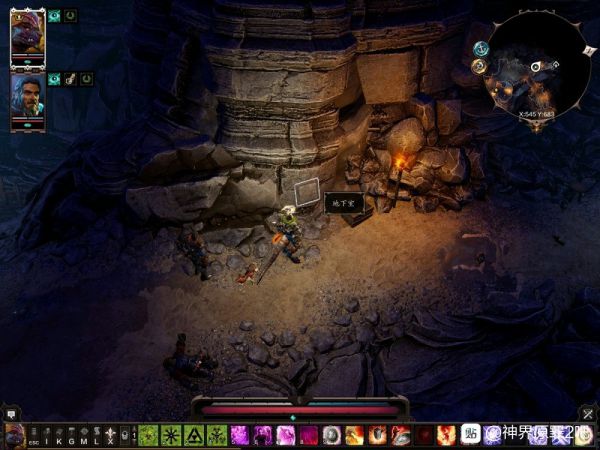Use the green triangle skill icon

(x=194, y=435)
